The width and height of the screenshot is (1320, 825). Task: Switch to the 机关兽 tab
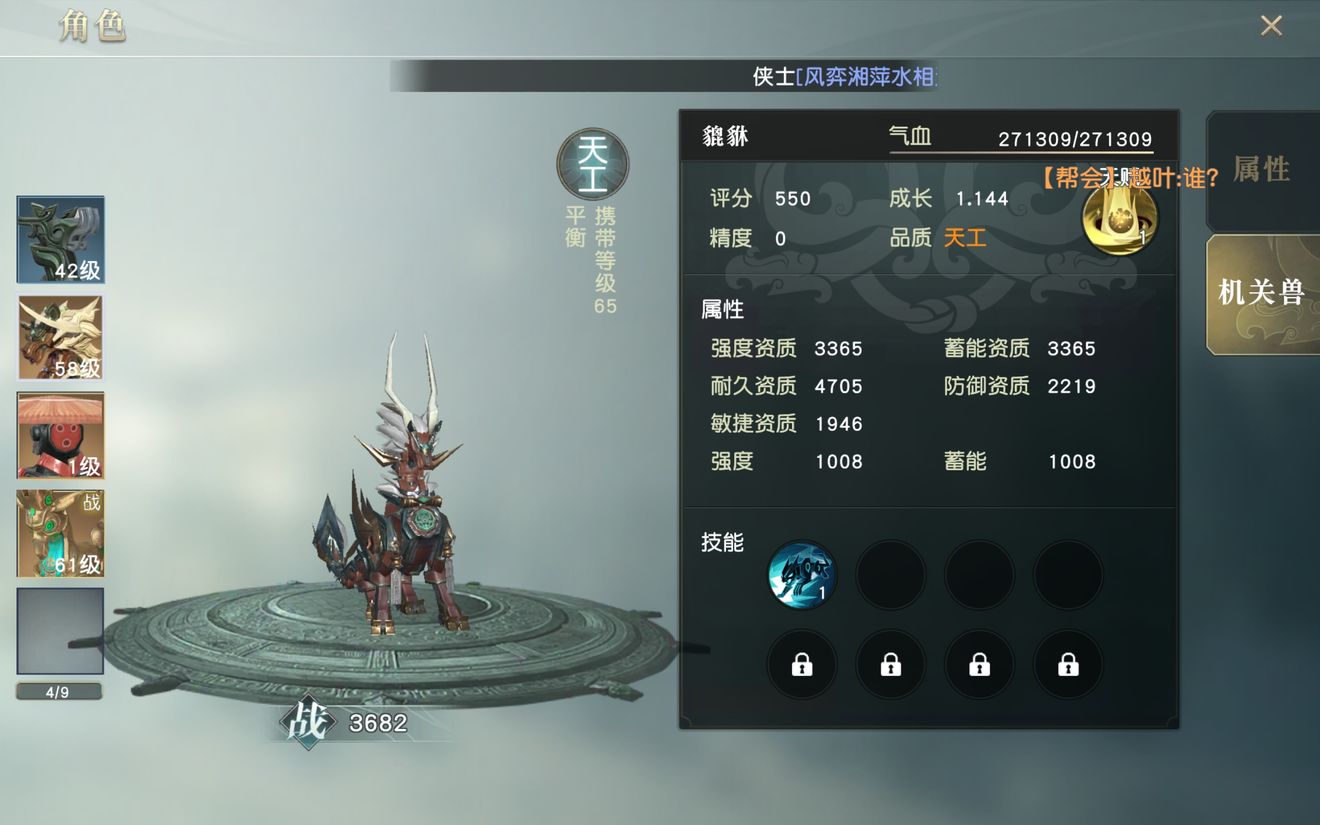pos(1262,292)
